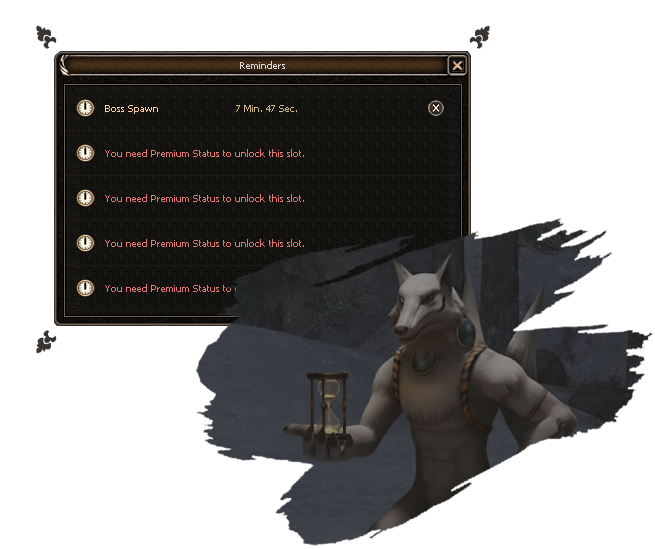655x549 pixels.
Task: Click the Boss Spawn clock icon
Action: click(x=86, y=108)
